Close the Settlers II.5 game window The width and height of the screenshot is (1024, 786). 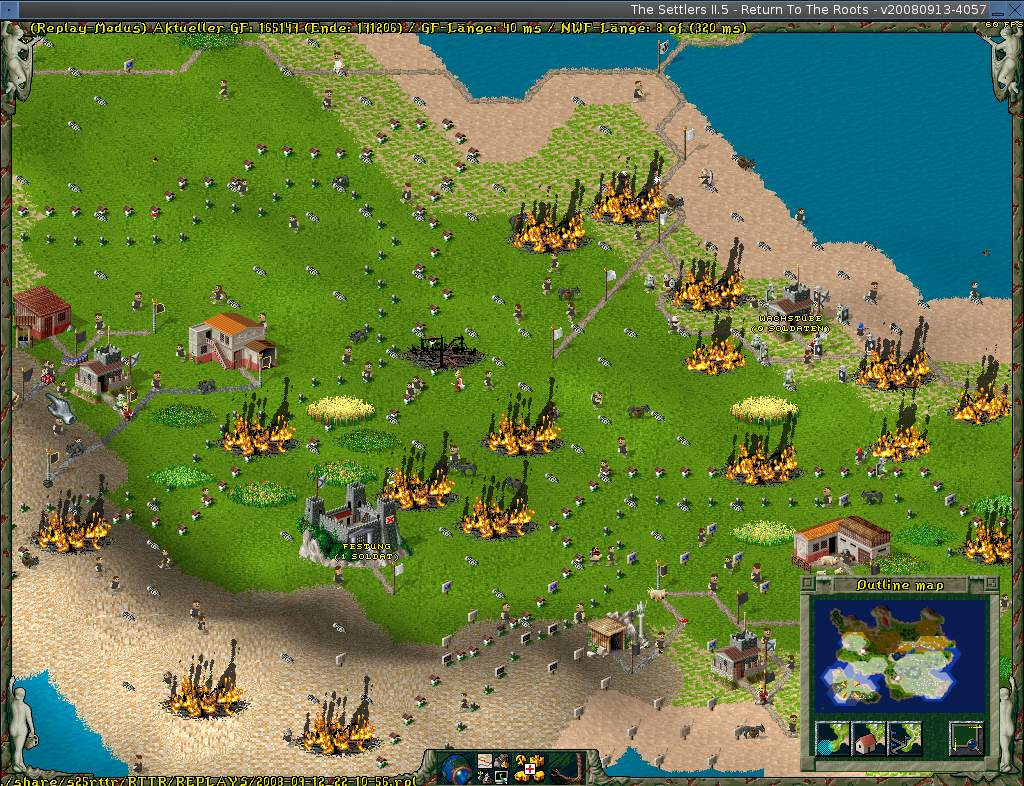tap(1015, 9)
